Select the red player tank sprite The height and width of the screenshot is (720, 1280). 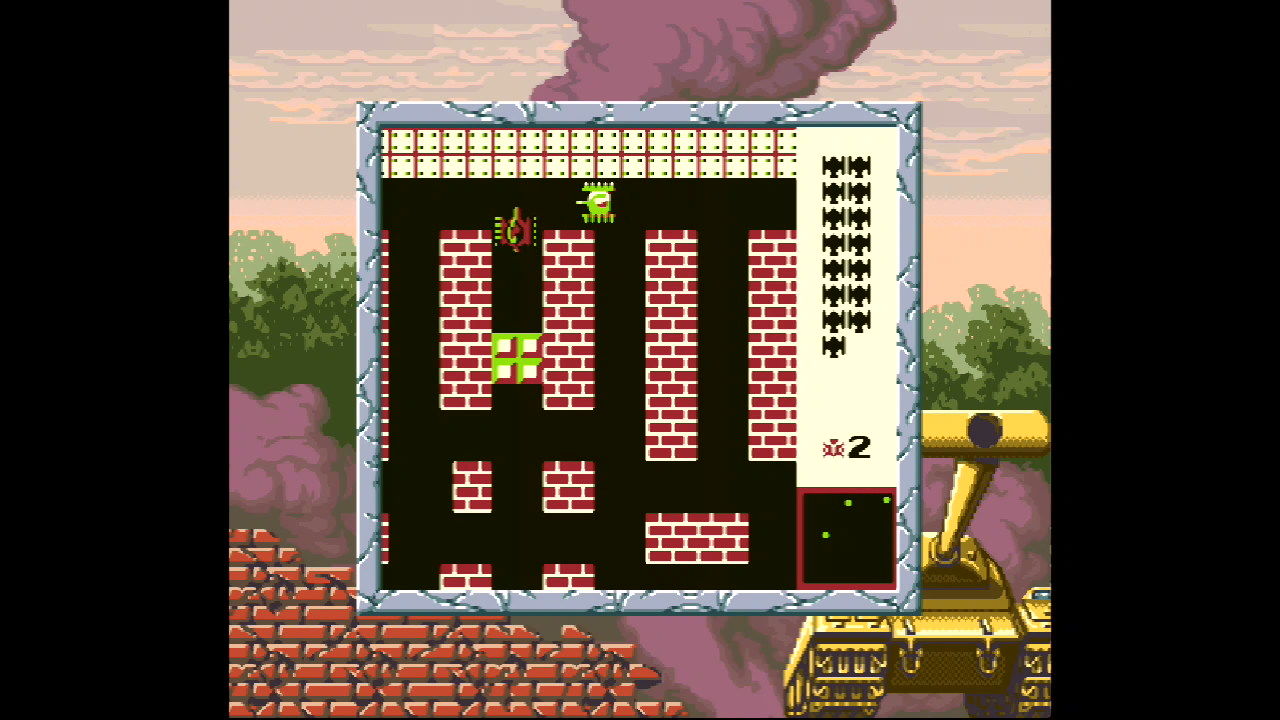coord(516,233)
